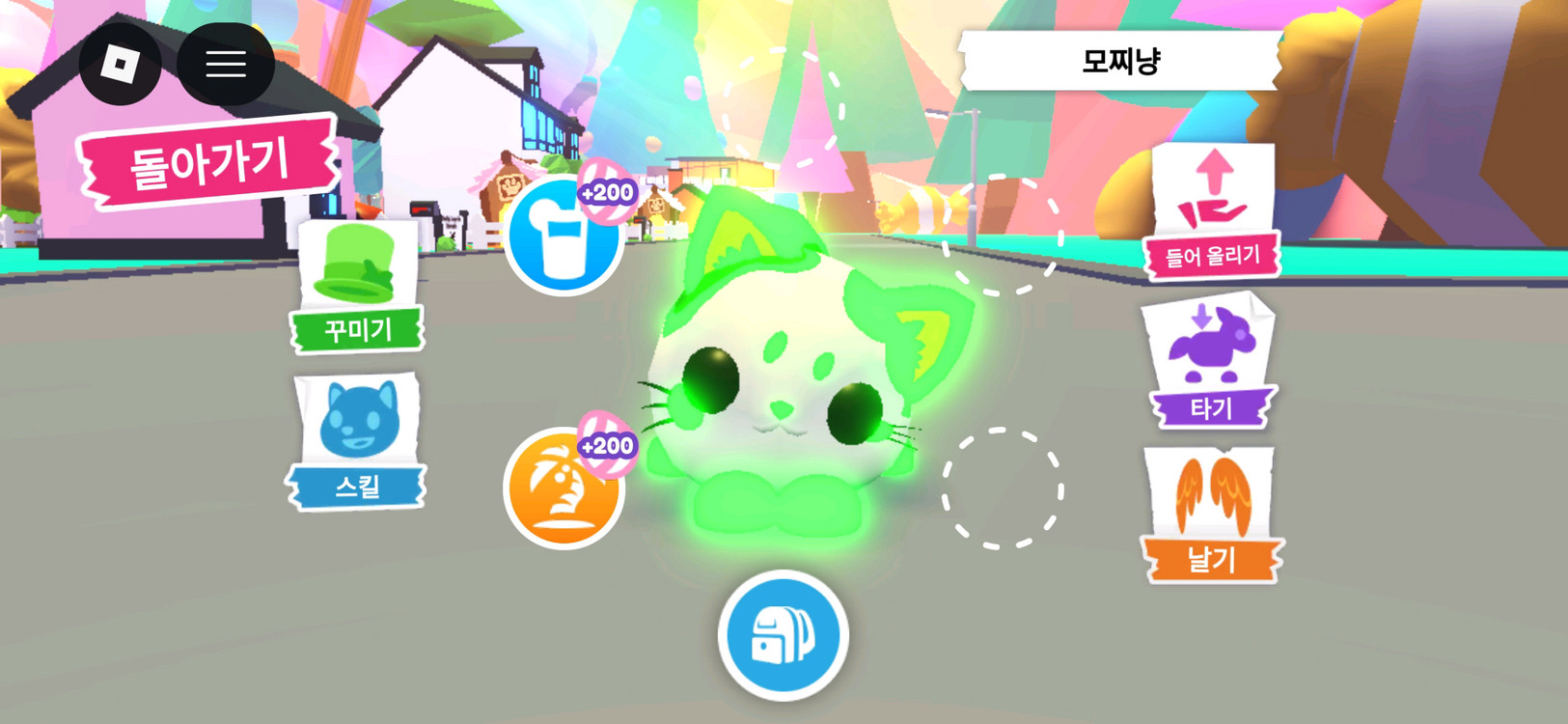Select the blue drink need icon
1568x724 pixels.
click(564, 237)
